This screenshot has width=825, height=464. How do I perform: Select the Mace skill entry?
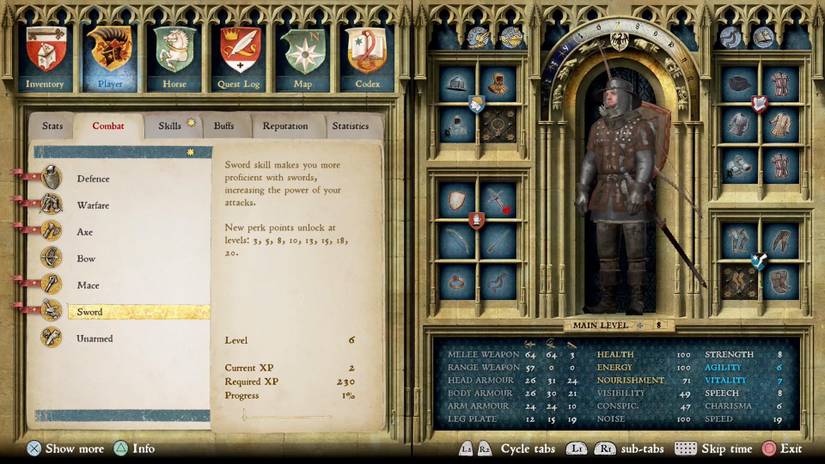click(x=88, y=286)
